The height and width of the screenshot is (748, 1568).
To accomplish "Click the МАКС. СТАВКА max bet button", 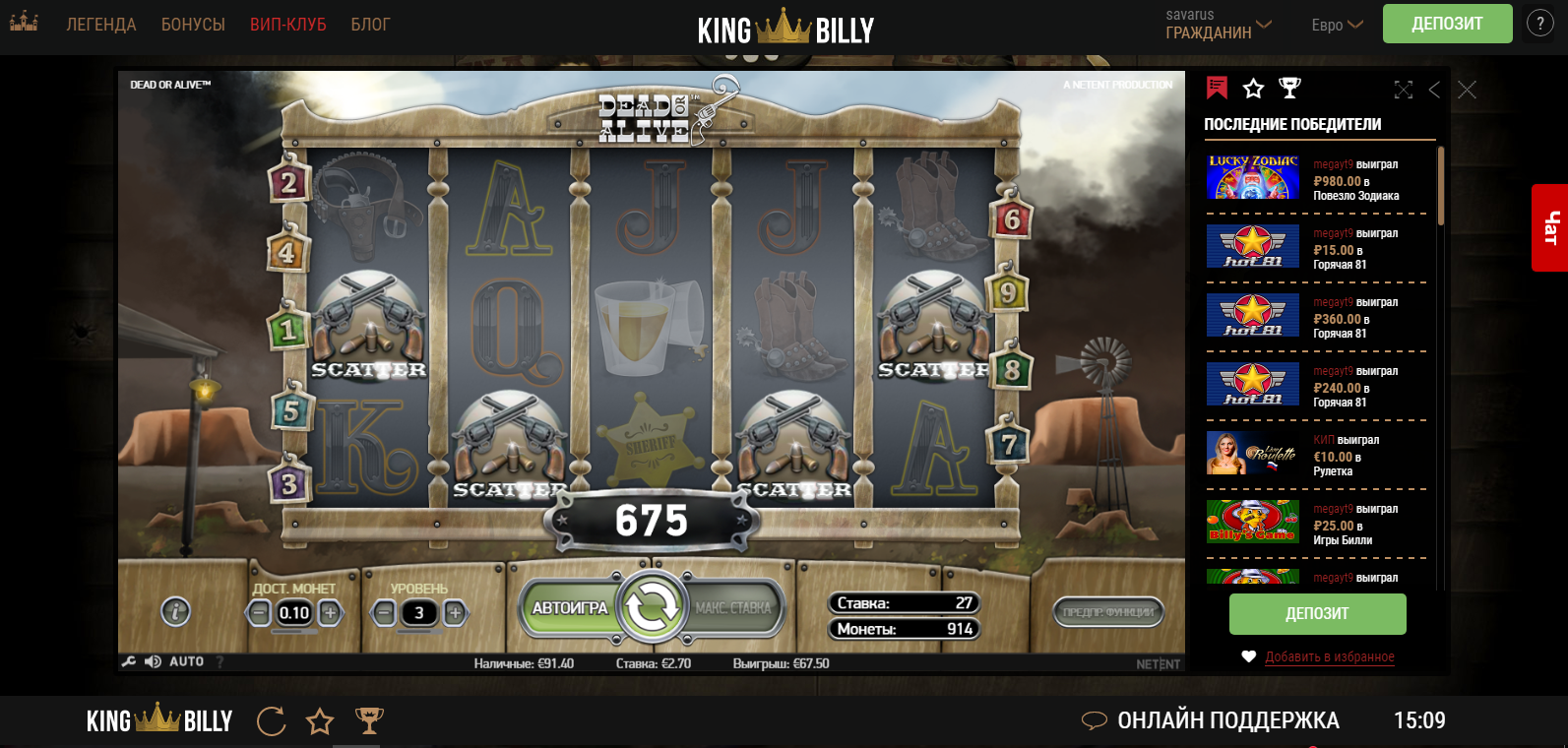I will [733, 608].
